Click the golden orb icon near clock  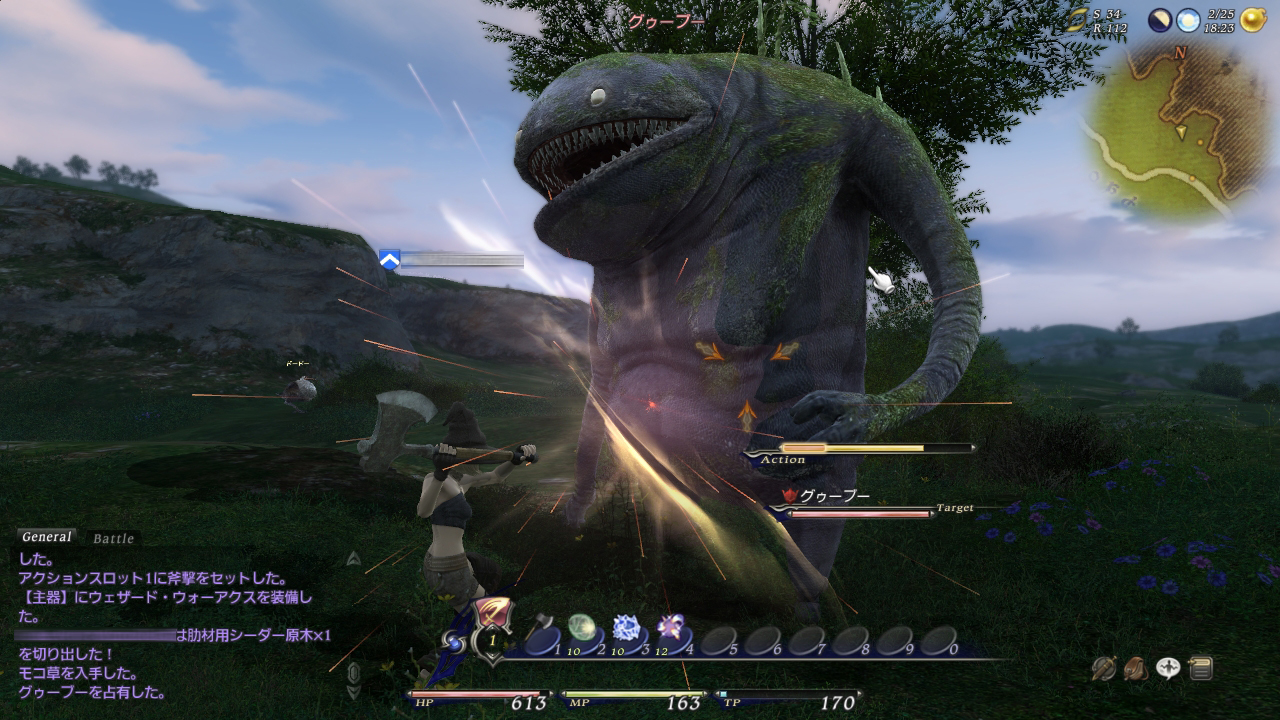pos(1254,20)
